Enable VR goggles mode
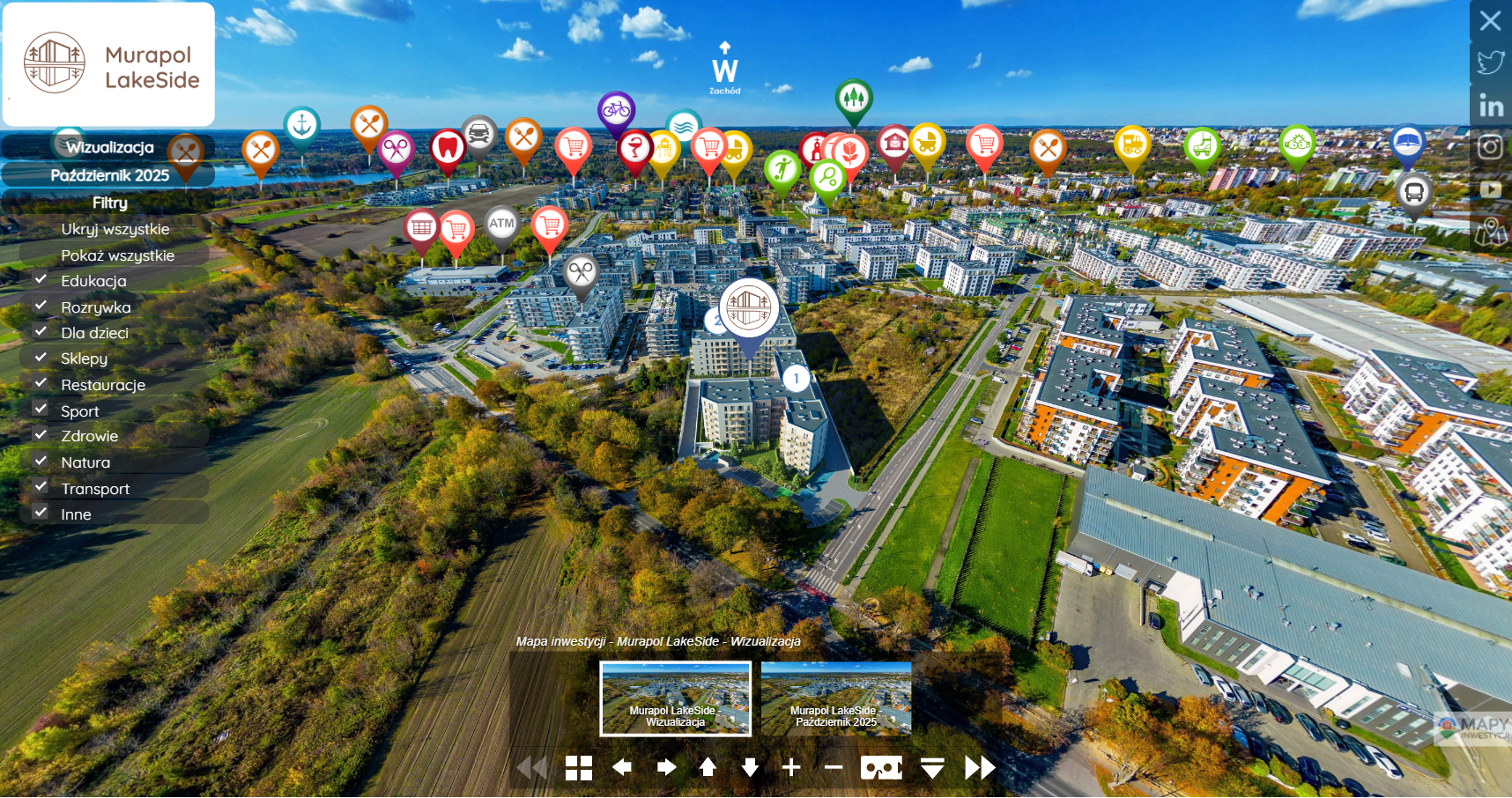 click(x=881, y=768)
